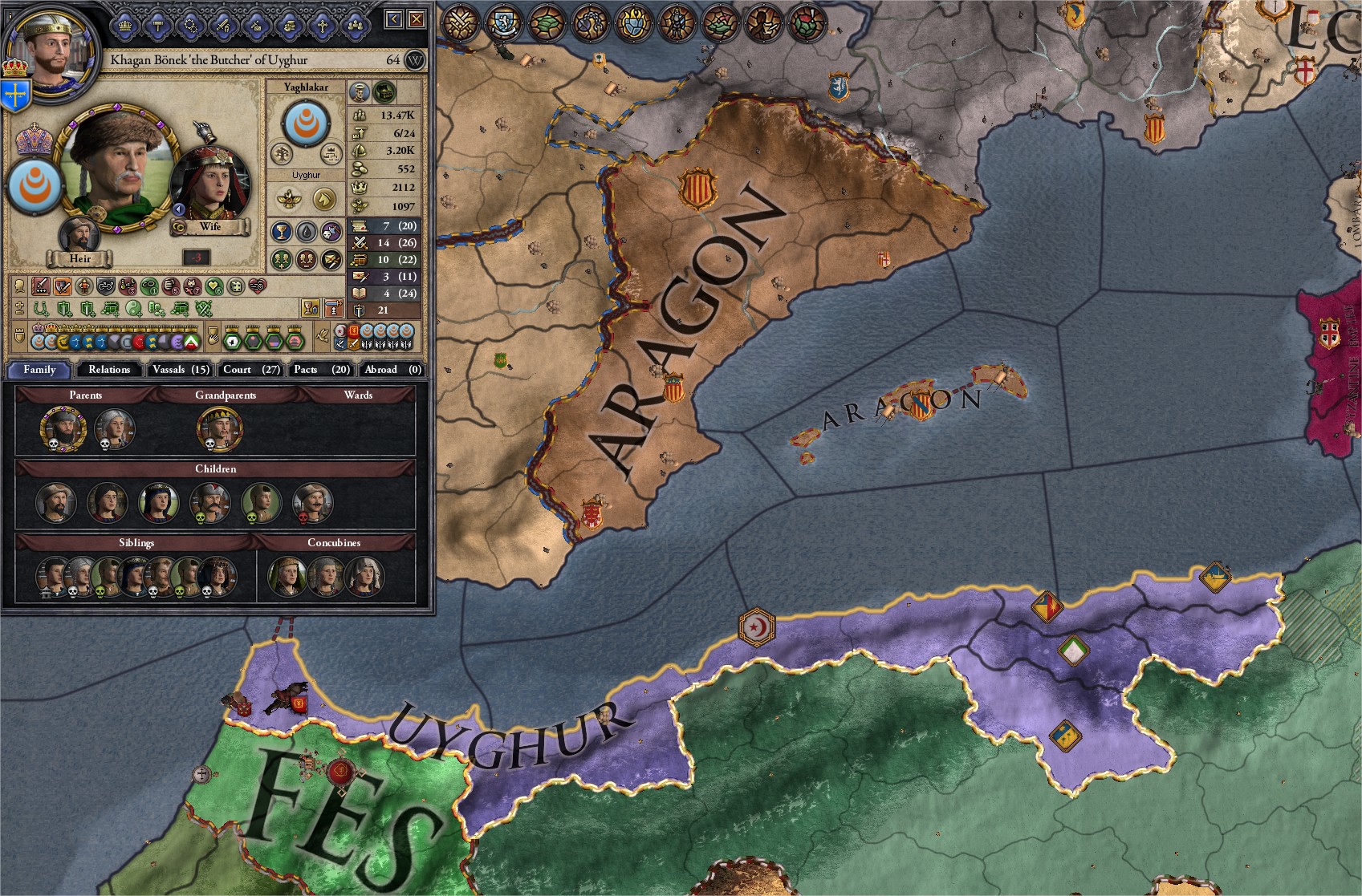Viewport: 1362px width, 896px height.
Task: Click the three-figures icon at toolbar's right end
Action: [x=356, y=24]
